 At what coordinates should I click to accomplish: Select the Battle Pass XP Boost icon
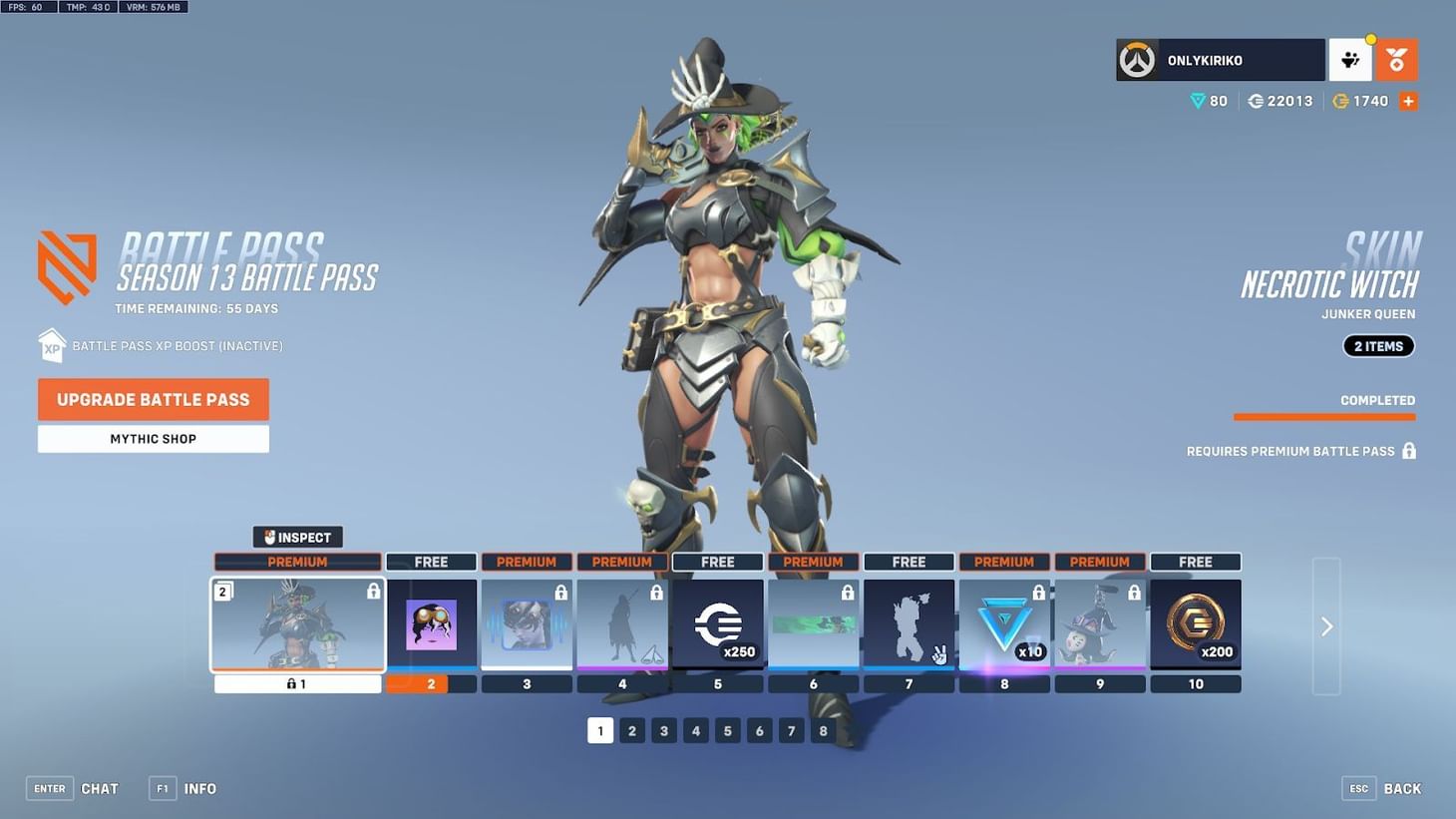click(51, 345)
